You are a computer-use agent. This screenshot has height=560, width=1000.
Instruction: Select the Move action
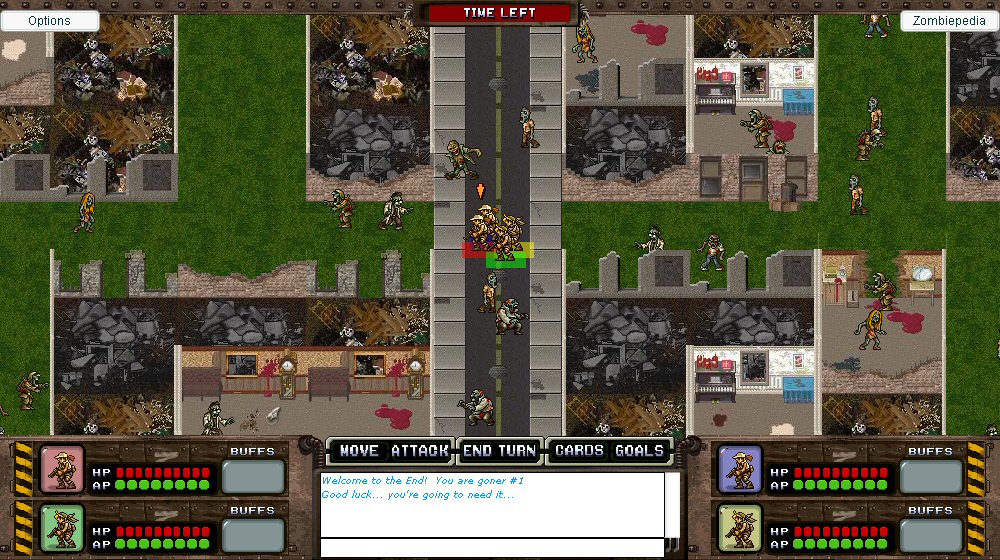[x=359, y=451]
